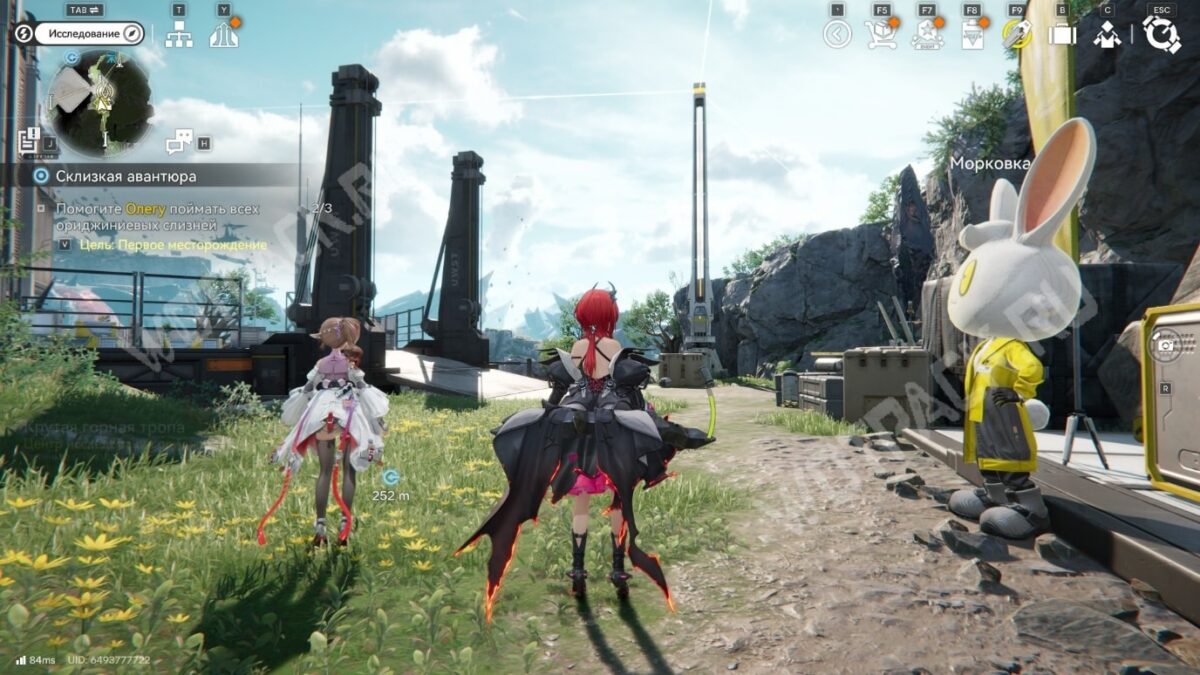The height and width of the screenshot is (675, 1200).
Task: Open the yellow-ringed ticket icon
Action: coord(1016,34)
